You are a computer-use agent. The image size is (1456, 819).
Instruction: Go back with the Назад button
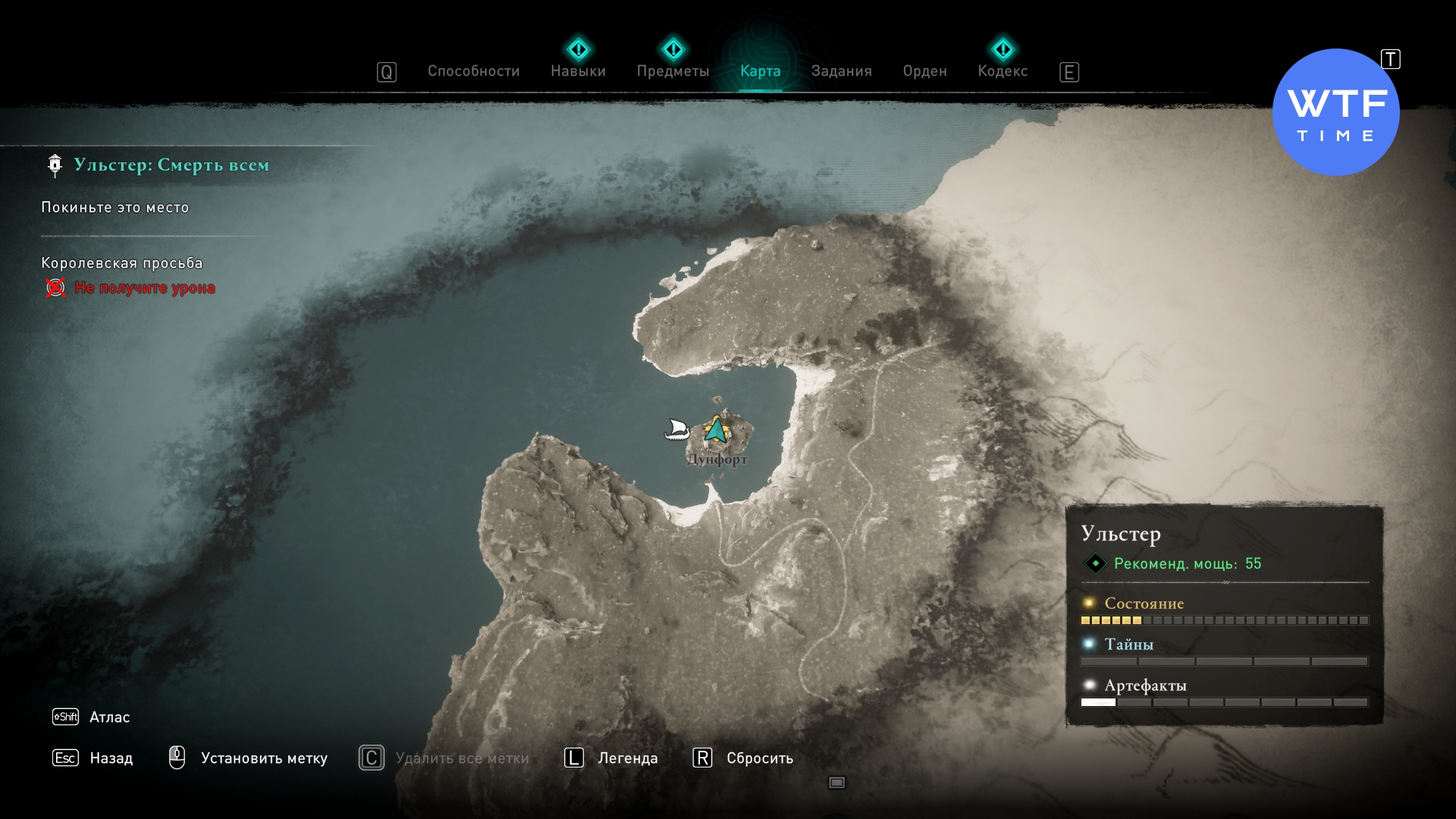(x=111, y=758)
